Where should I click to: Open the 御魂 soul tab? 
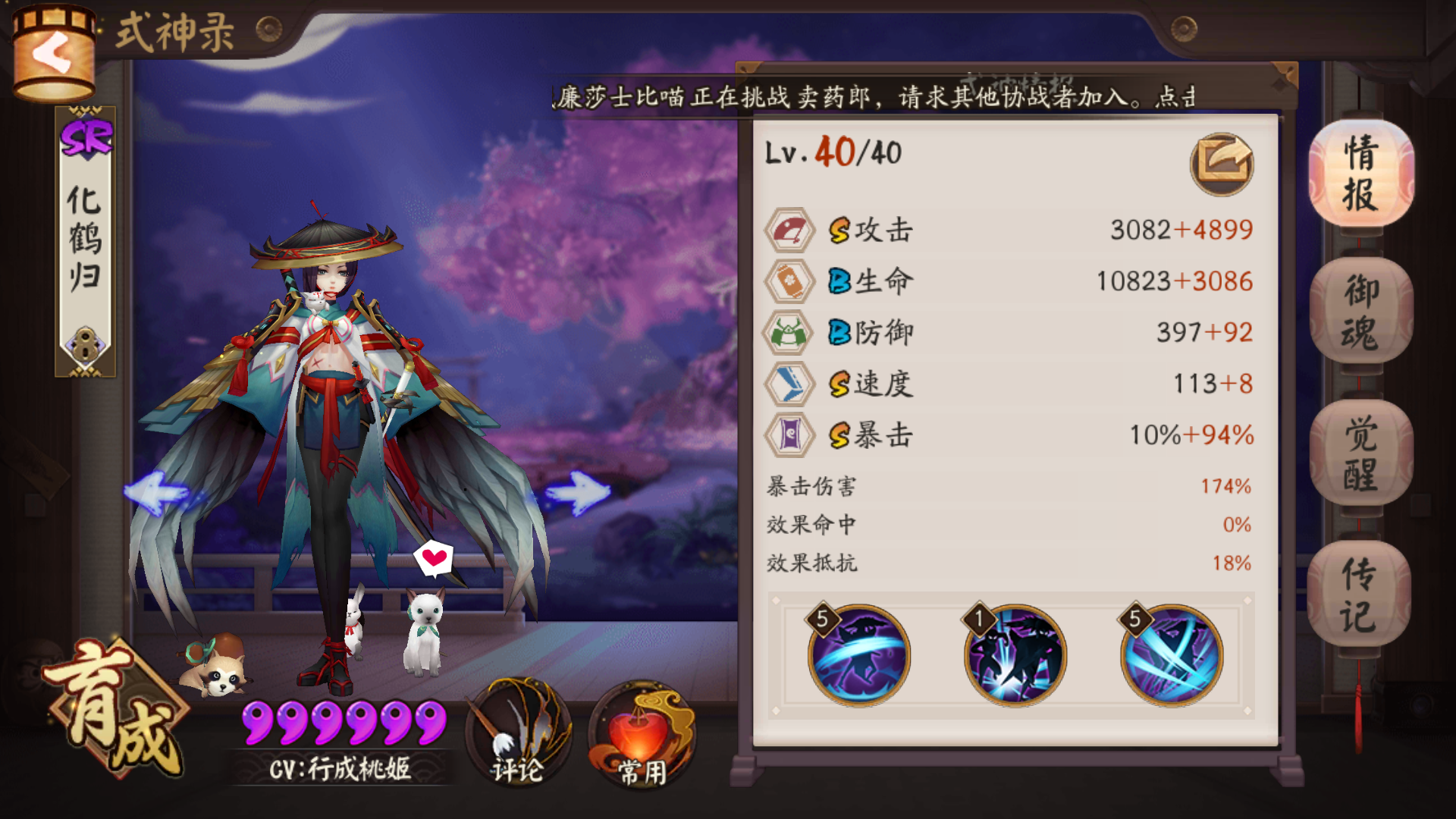coord(1360,311)
